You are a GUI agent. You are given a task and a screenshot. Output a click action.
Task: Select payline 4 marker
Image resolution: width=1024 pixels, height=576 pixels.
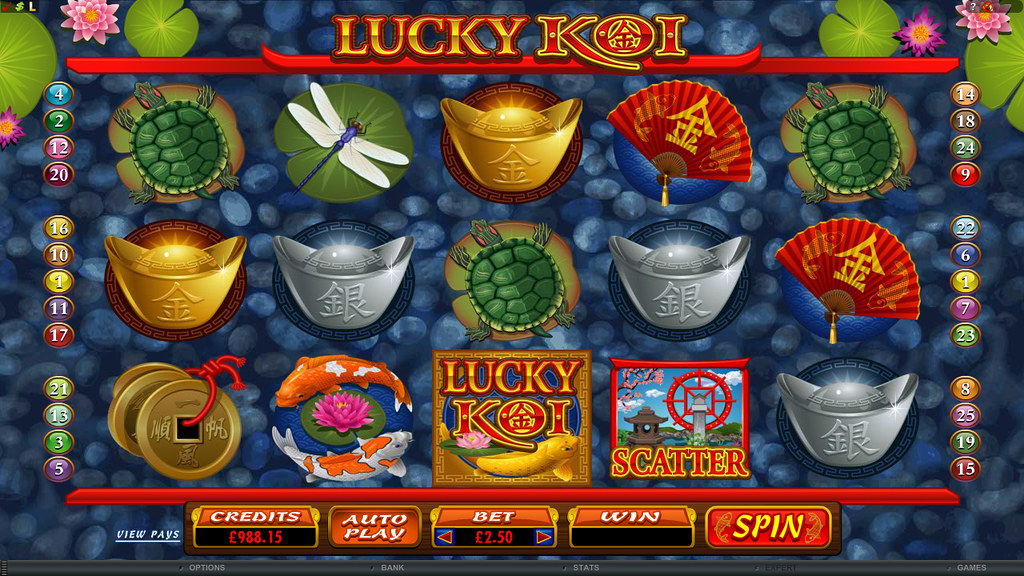[x=59, y=96]
